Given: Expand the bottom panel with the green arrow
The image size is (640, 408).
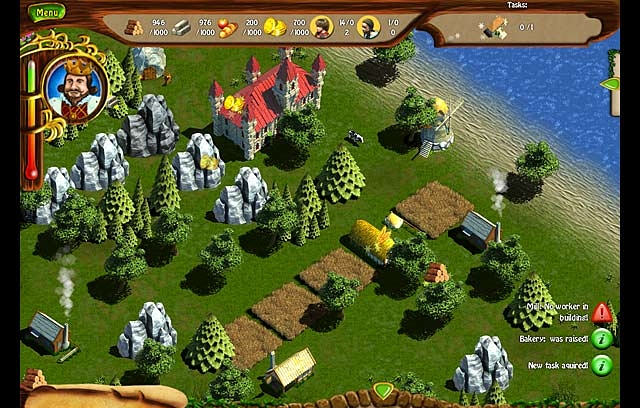Looking at the screenshot, I should (x=382, y=389).
